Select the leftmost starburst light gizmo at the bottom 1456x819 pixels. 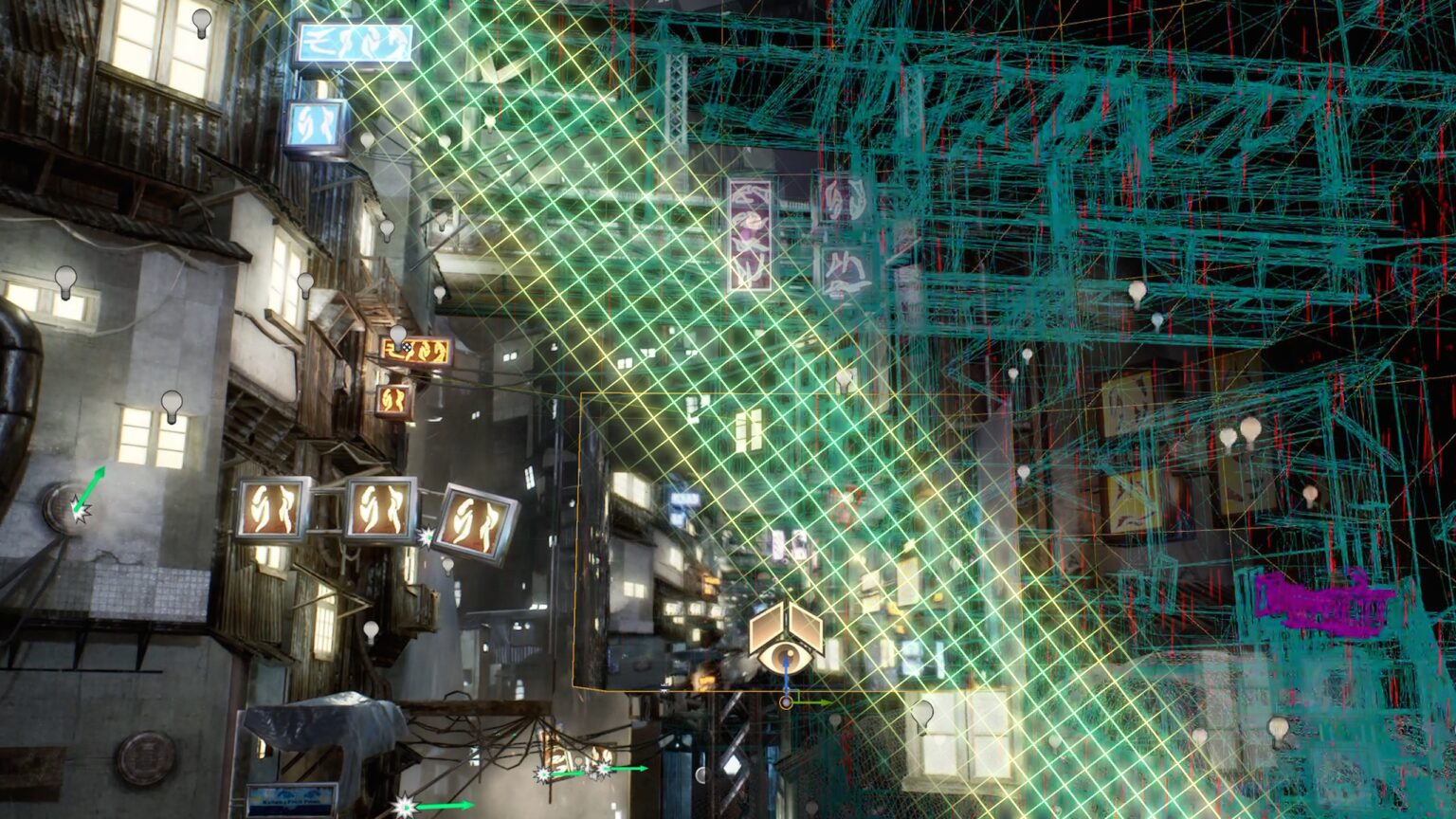click(405, 805)
